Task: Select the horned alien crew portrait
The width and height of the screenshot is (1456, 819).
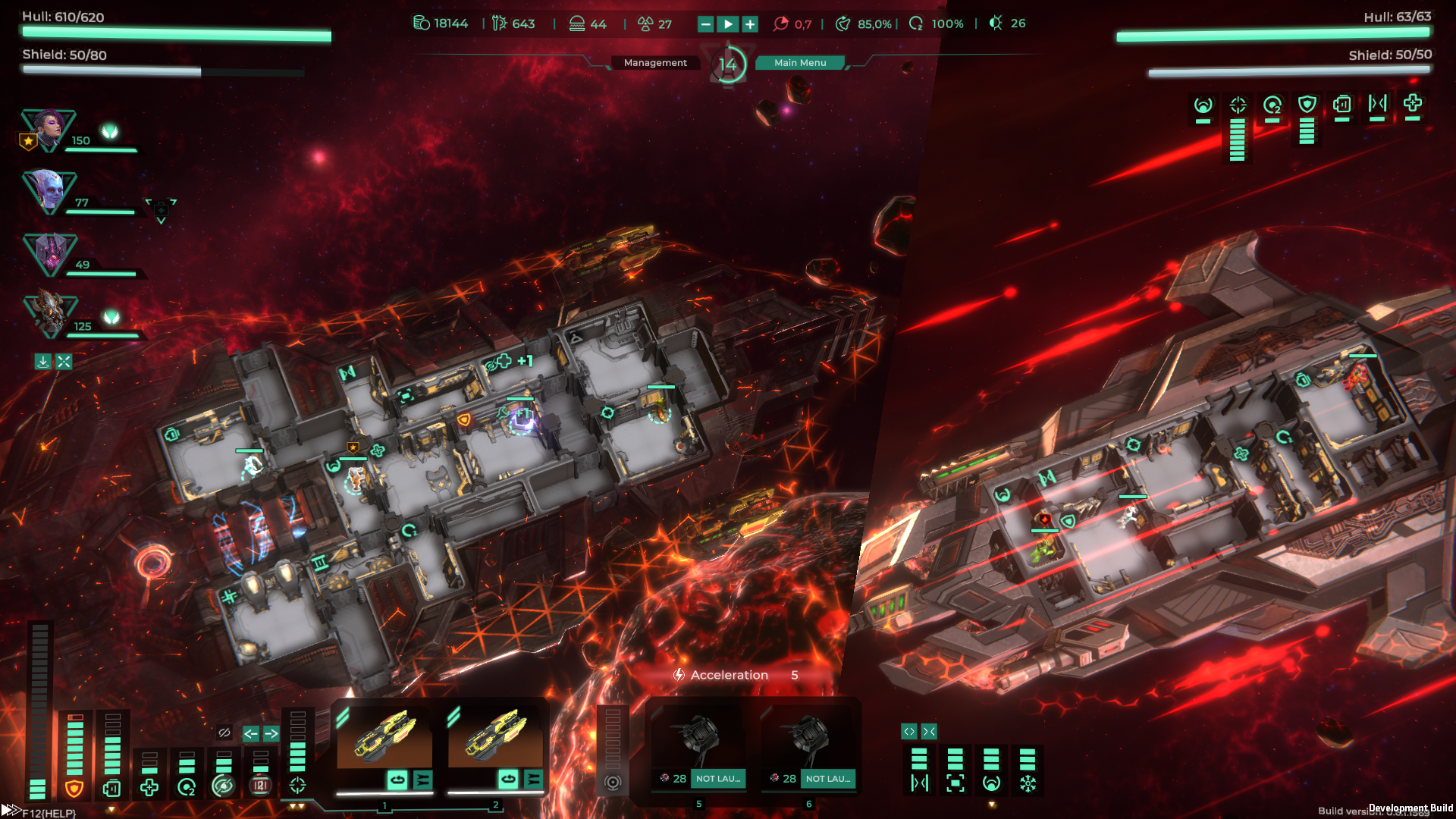Action: pyautogui.click(x=50, y=314)
